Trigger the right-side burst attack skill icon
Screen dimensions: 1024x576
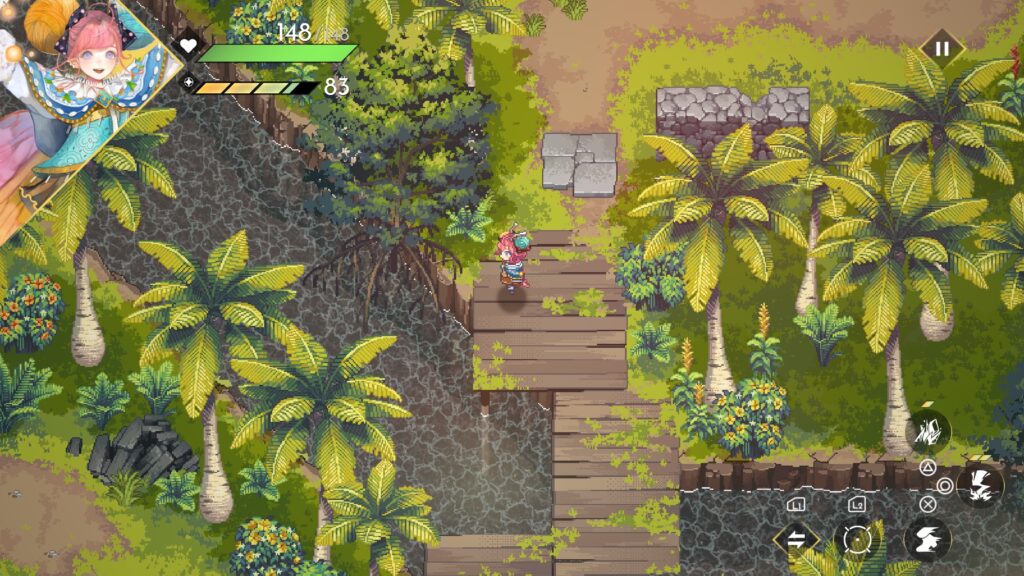980,484
